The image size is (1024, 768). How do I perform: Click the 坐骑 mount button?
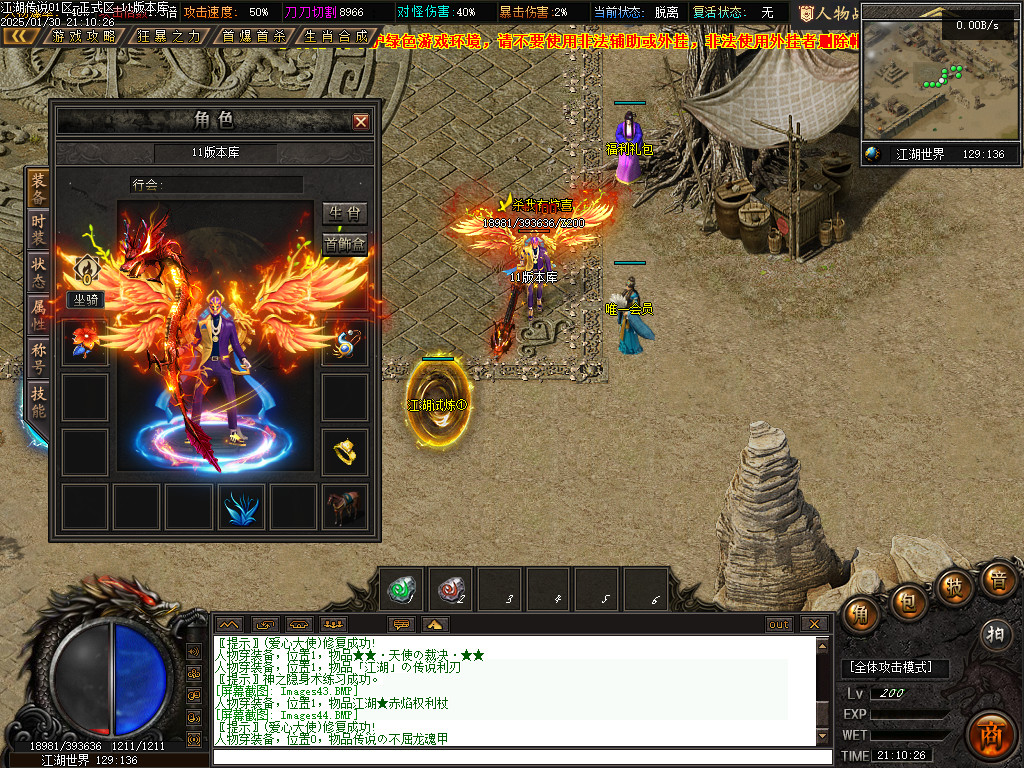[85, 299]
